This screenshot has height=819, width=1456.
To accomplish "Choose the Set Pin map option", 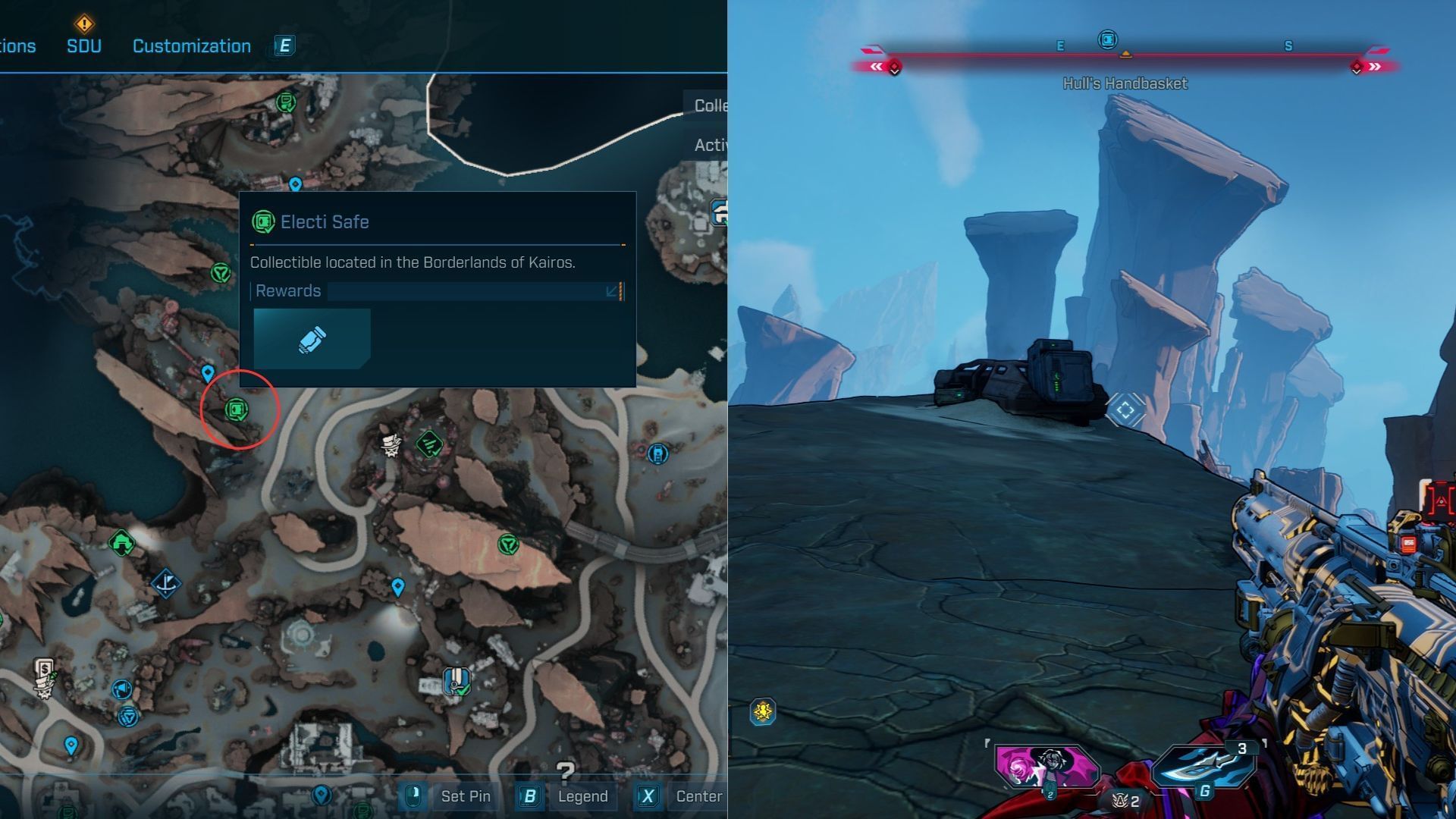I will pyautogui.click(x=465, y=796).
